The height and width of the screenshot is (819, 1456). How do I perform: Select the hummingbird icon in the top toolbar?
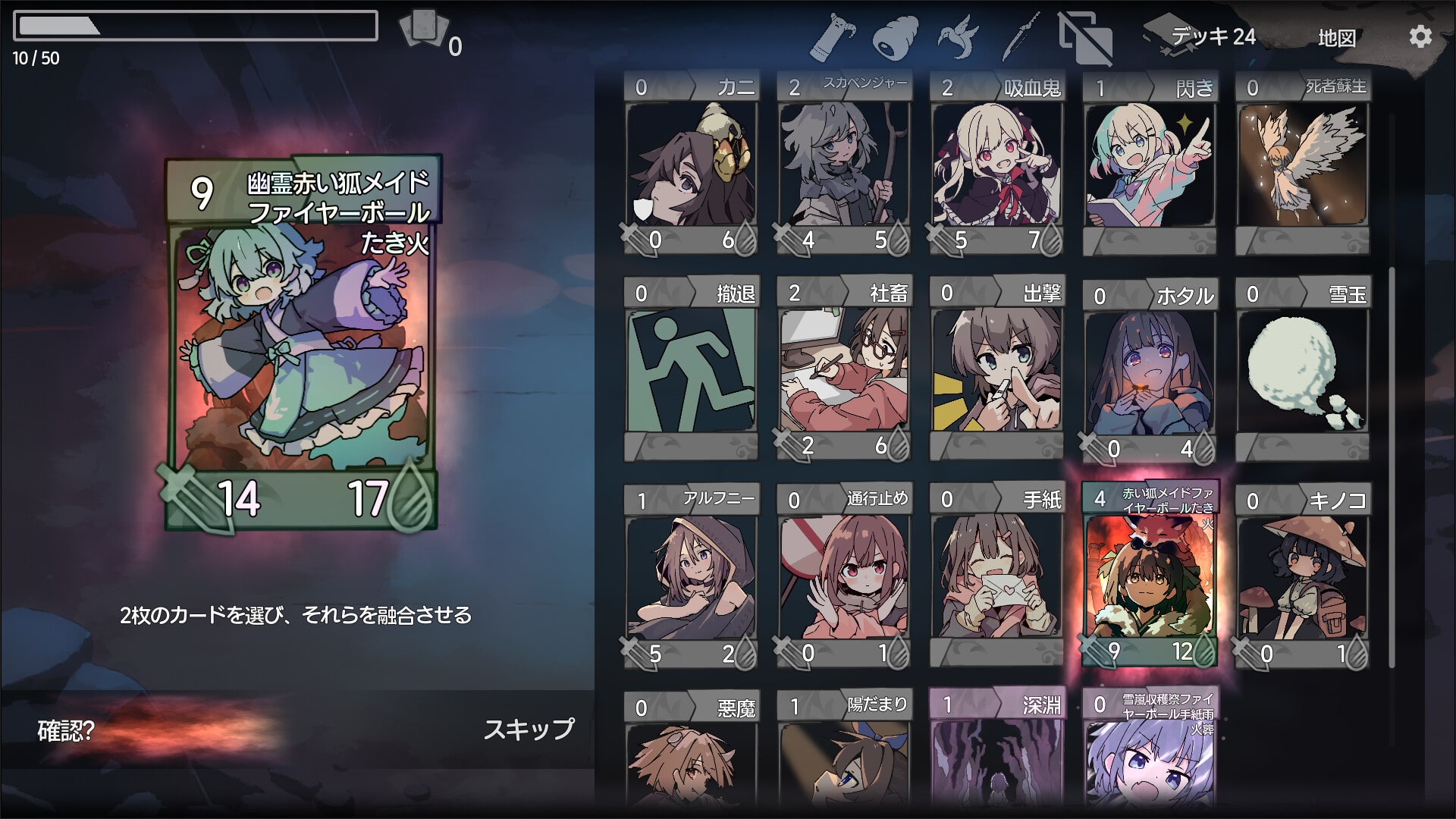click(x=959, y=34)
